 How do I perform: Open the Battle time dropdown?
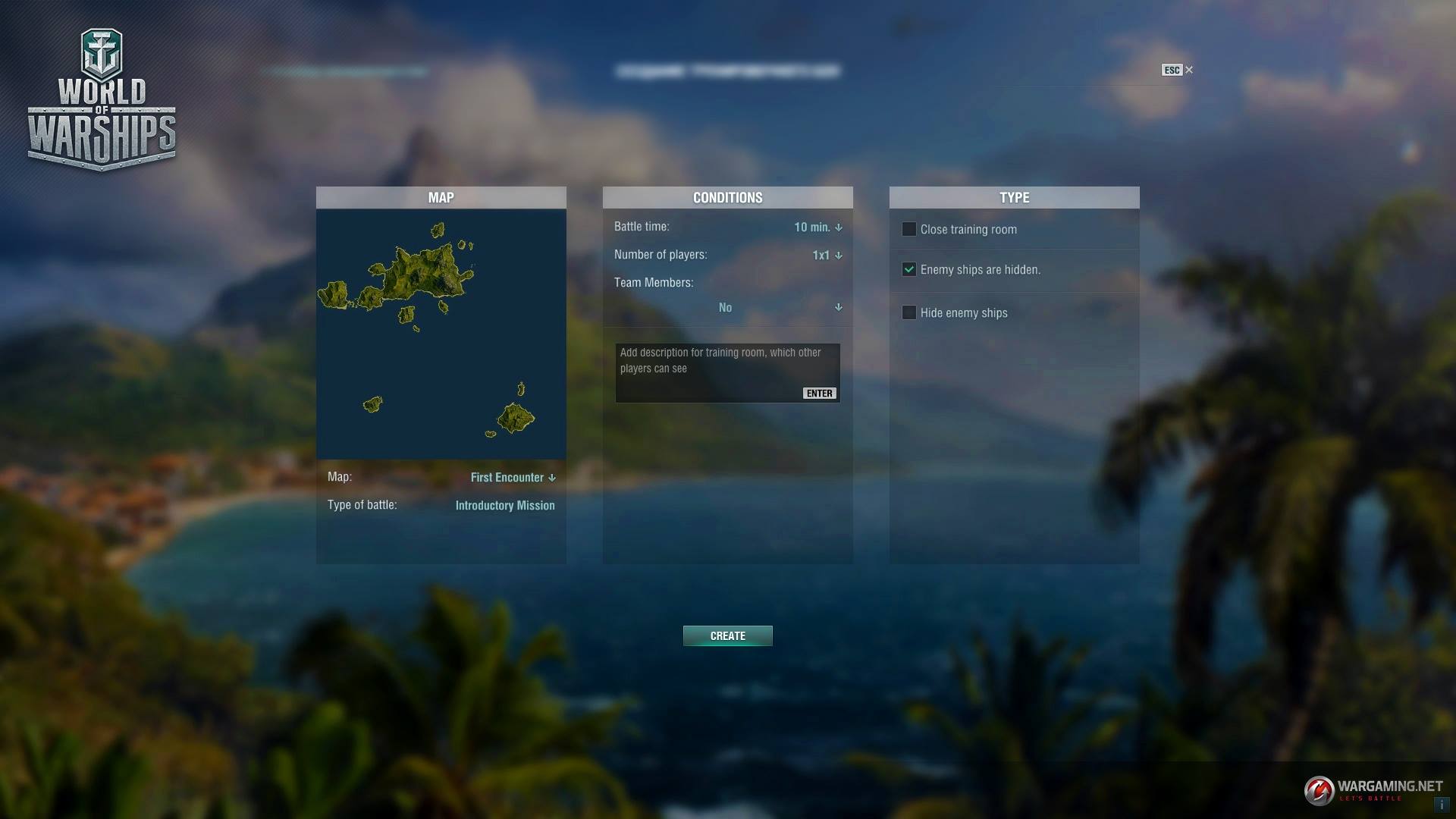click(818, 227)
